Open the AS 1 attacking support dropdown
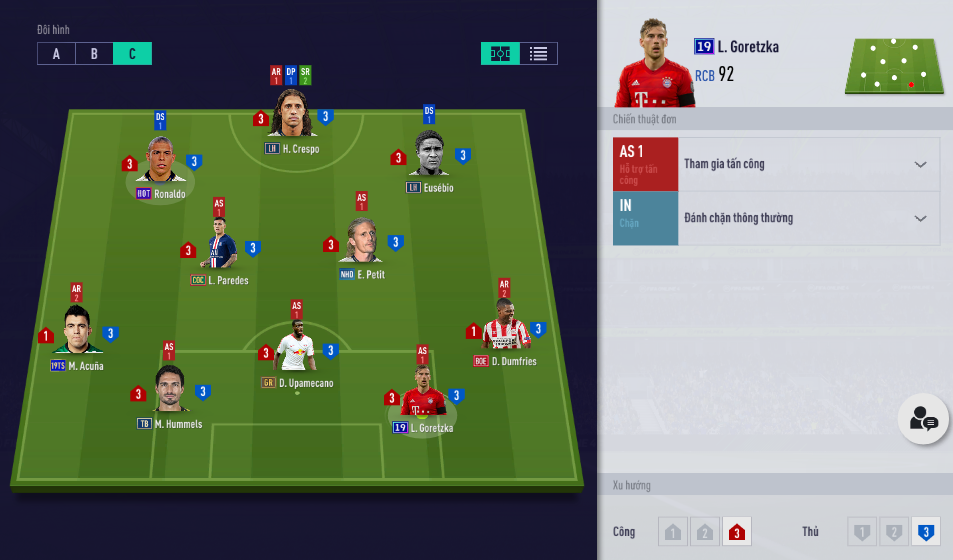This screenshot has height=560, width=953. tap(808, 165)
